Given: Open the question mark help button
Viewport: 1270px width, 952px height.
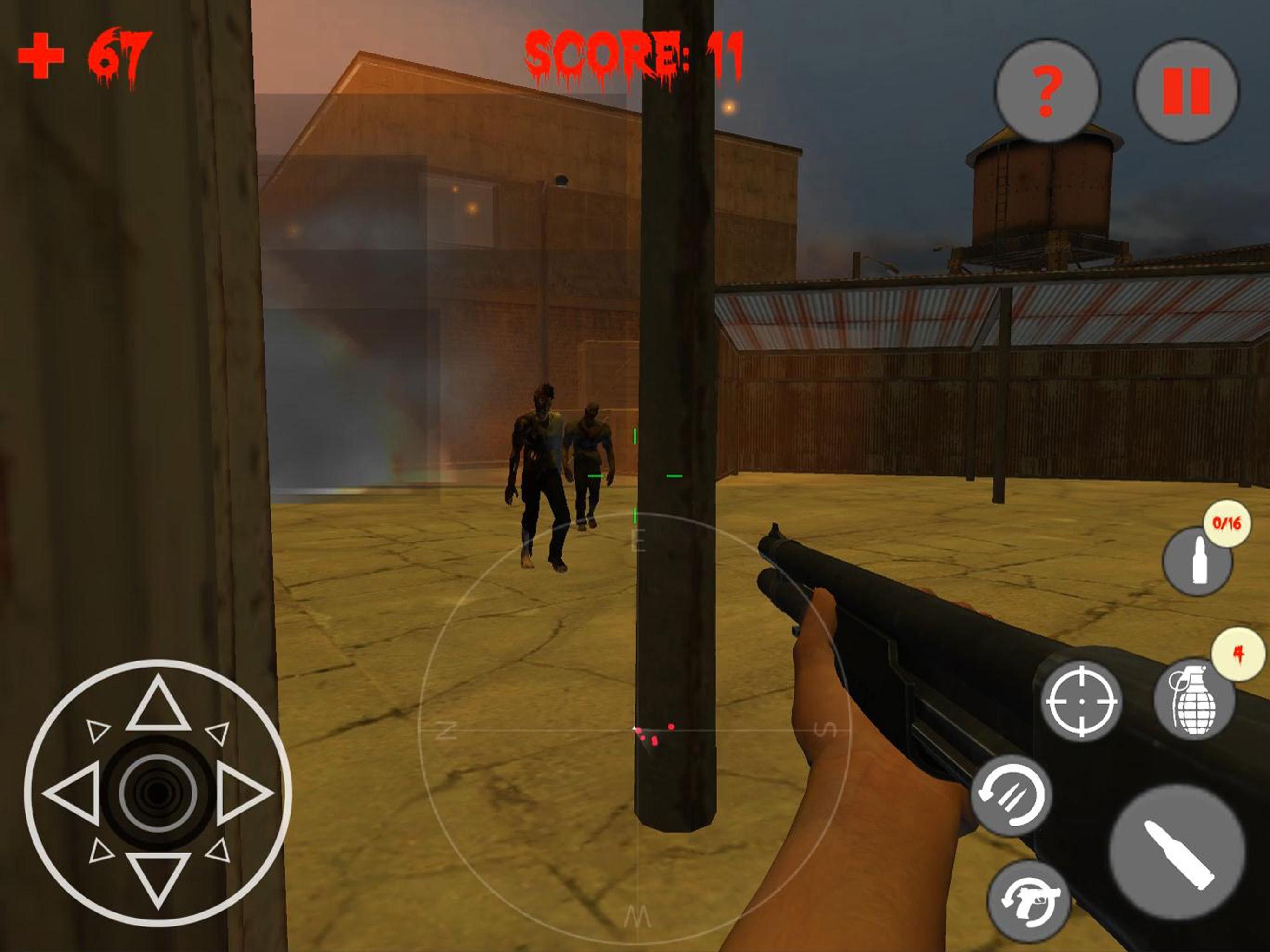Looking at the screenshot, I should (1047, 91).
